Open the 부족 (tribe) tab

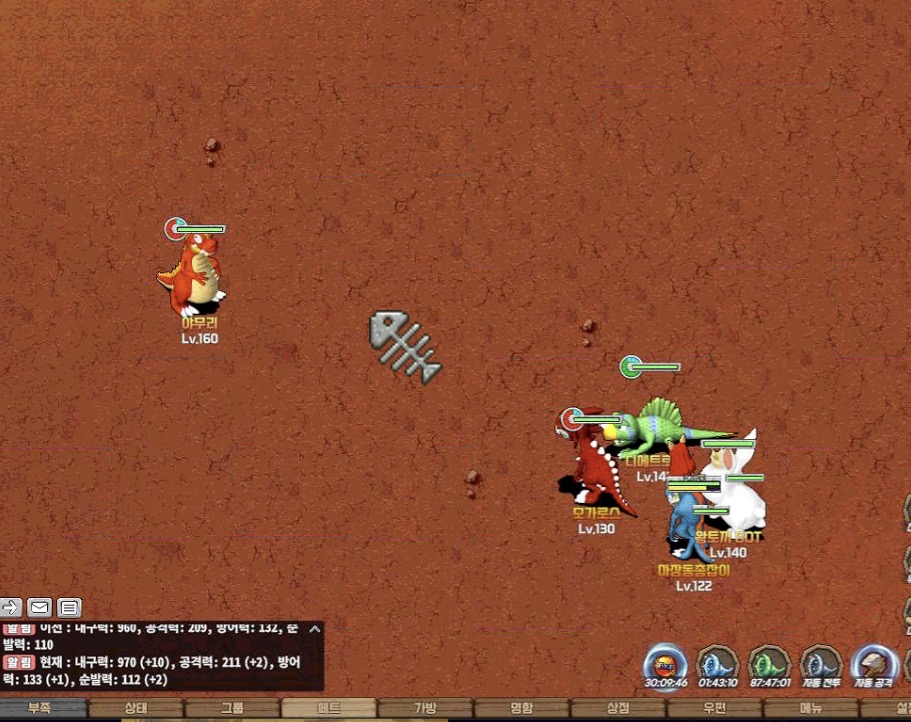point(40,708)
